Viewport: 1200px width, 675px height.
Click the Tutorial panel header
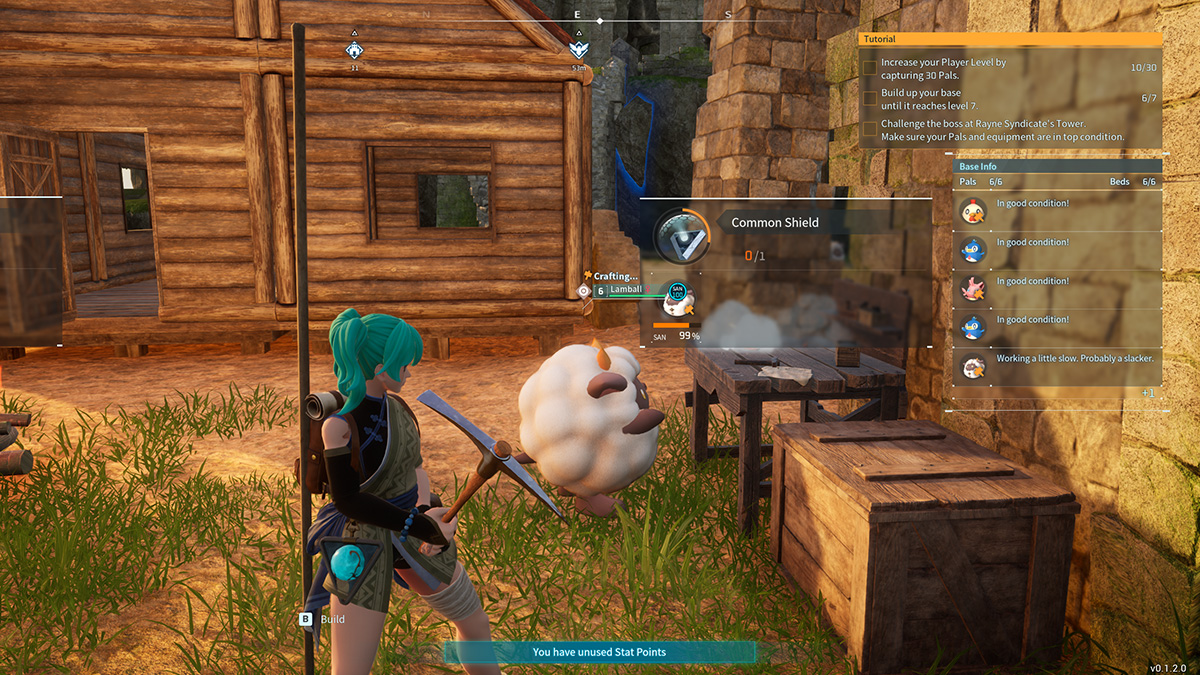tap(1010, 39)
